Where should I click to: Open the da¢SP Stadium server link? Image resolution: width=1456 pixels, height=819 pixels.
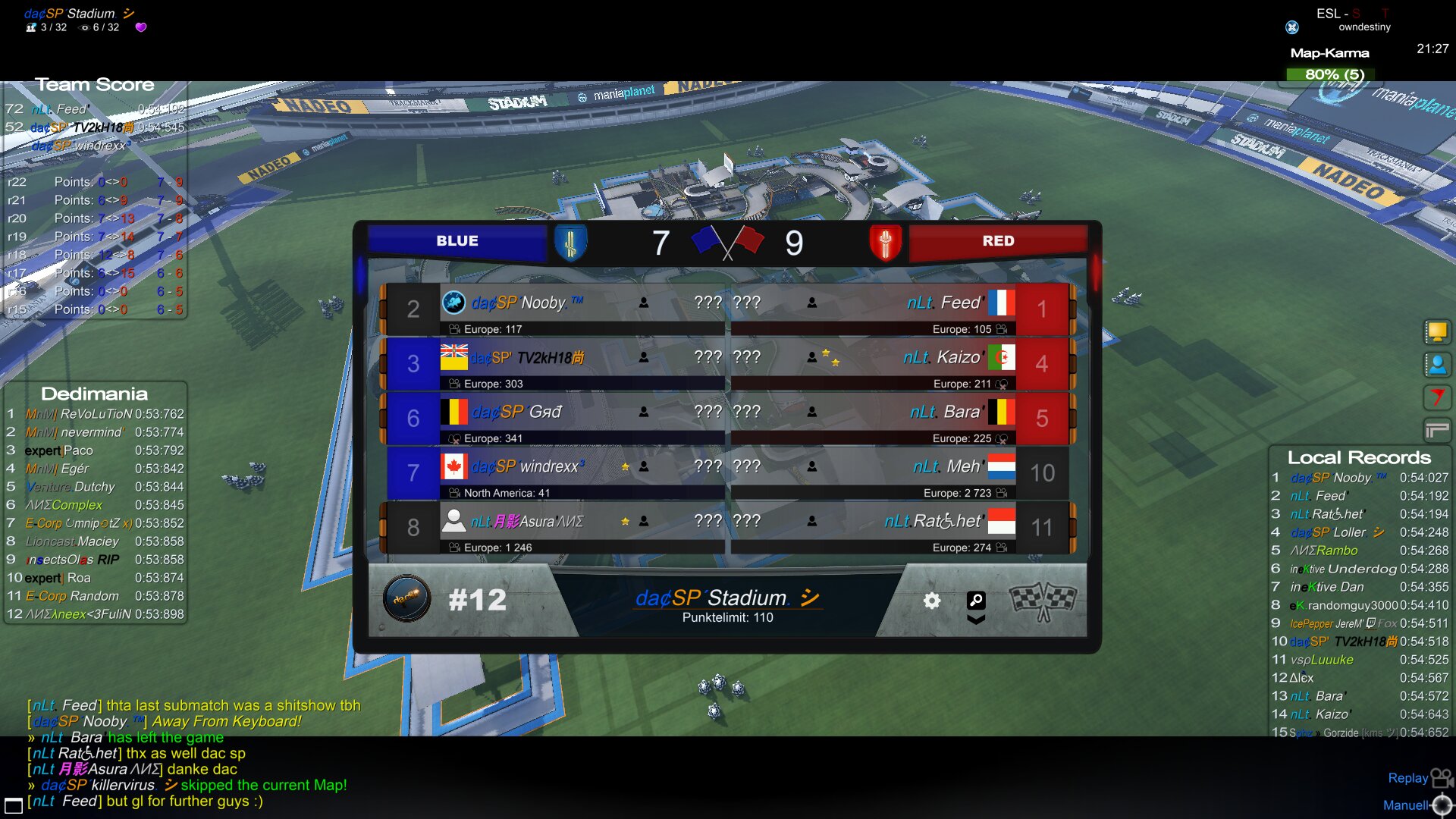tap(727, 598)
